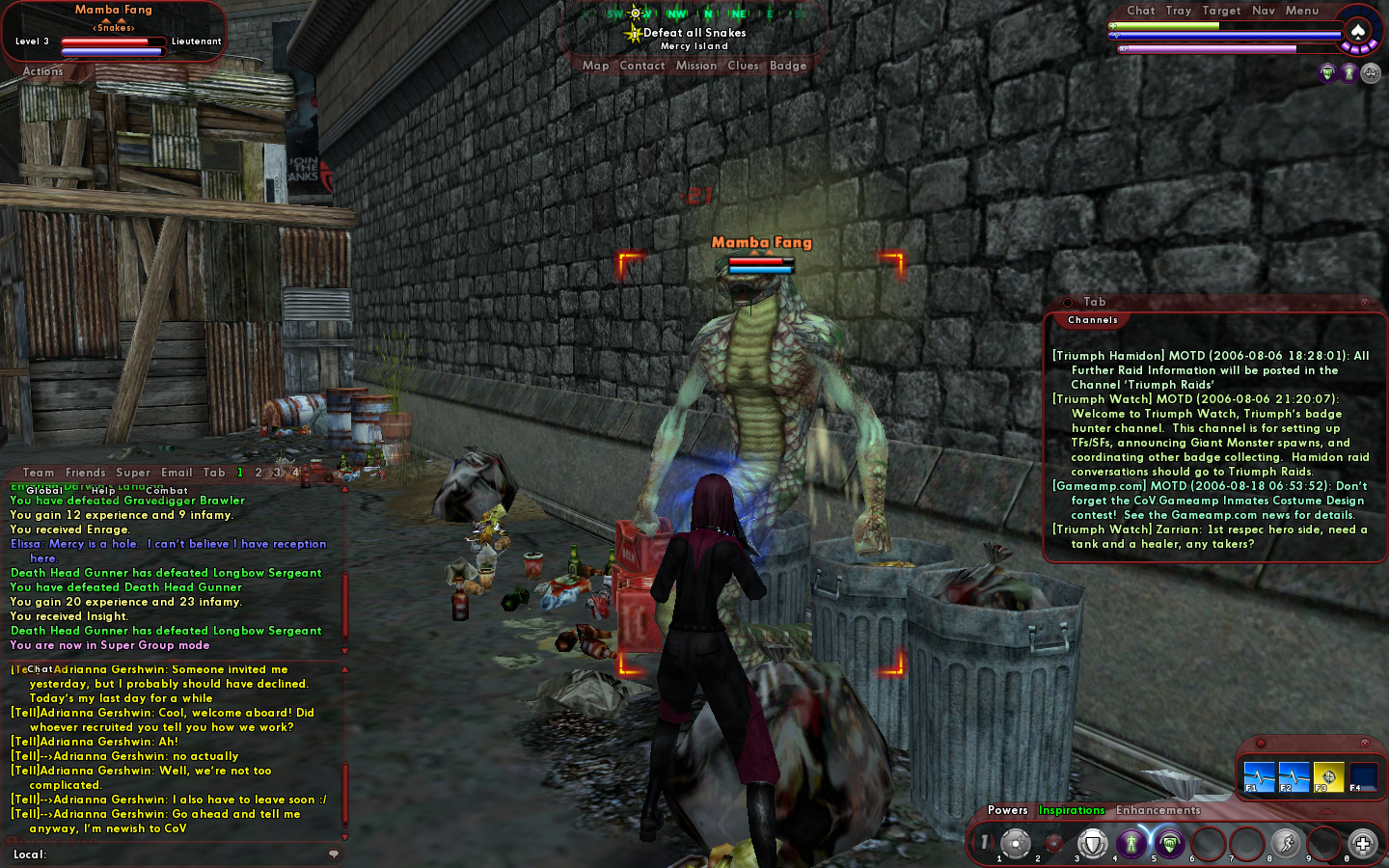Use the yellow F3 inspiration
Viewport: 1389px width, 868px height.
tap(1328, 776)
